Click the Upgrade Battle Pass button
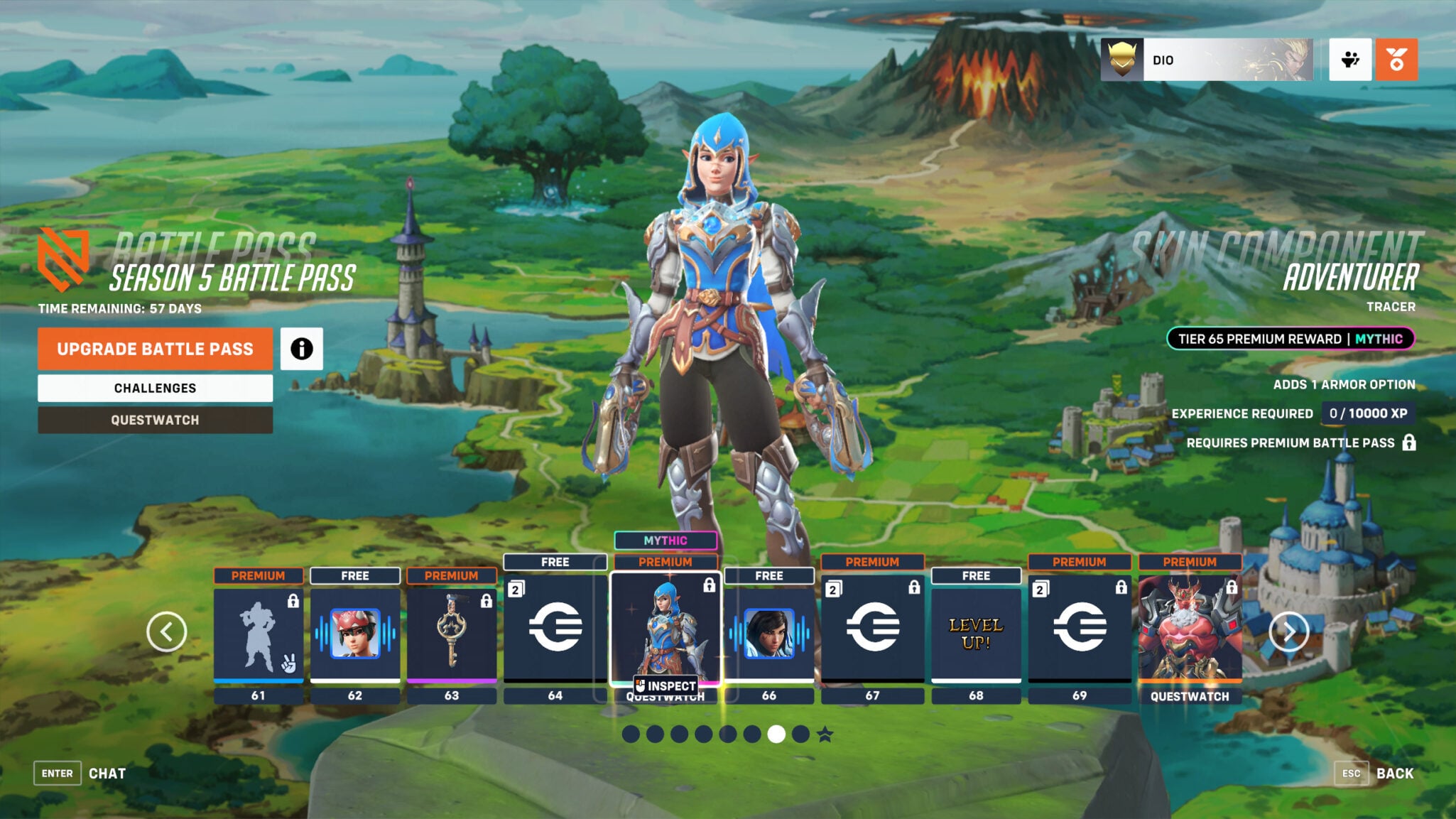 pyautogui.click(x=155, y=349)
